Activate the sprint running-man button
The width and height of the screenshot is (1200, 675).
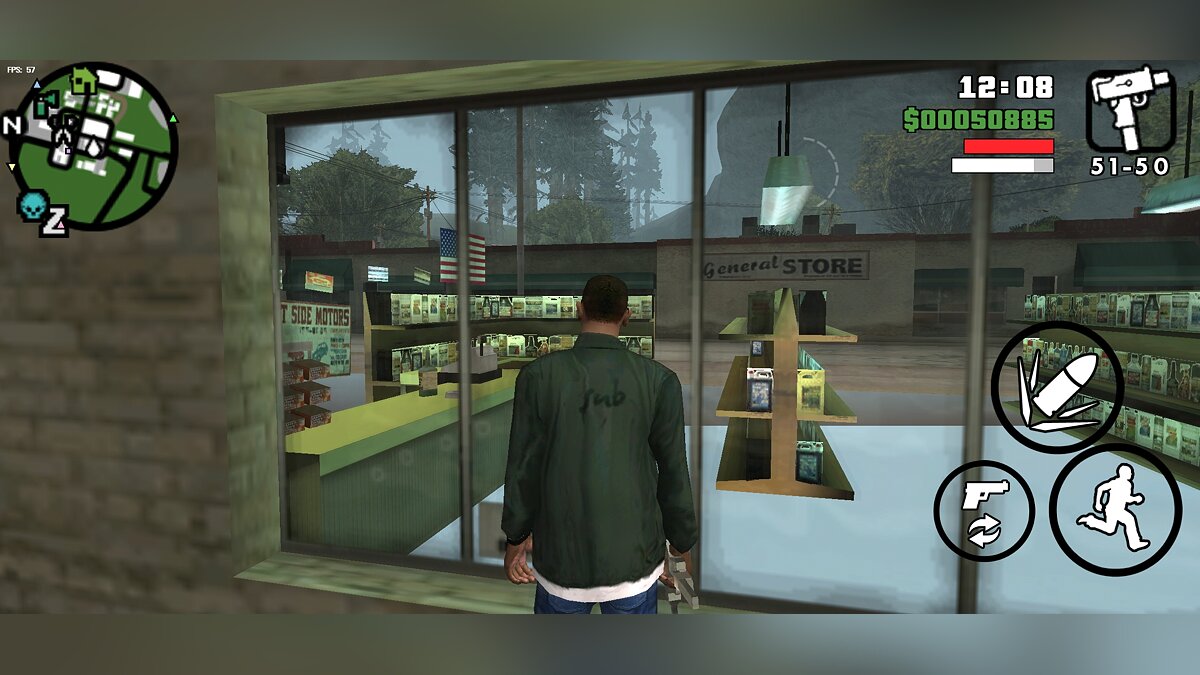pos(1115,510)
